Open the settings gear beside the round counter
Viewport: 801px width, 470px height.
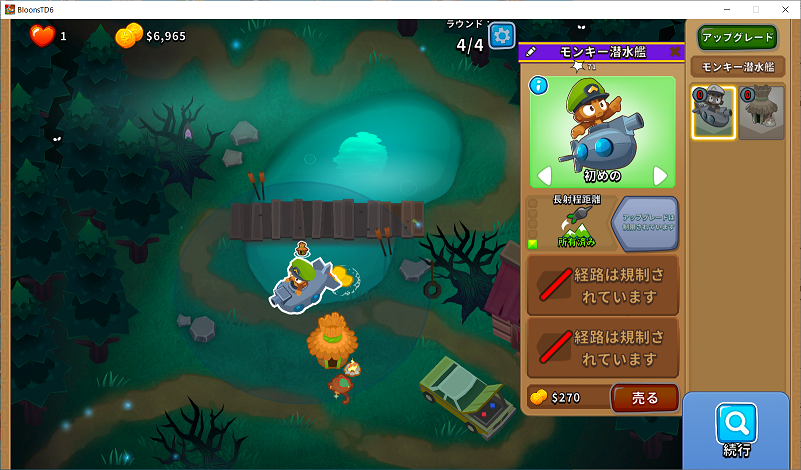point(502,38)
